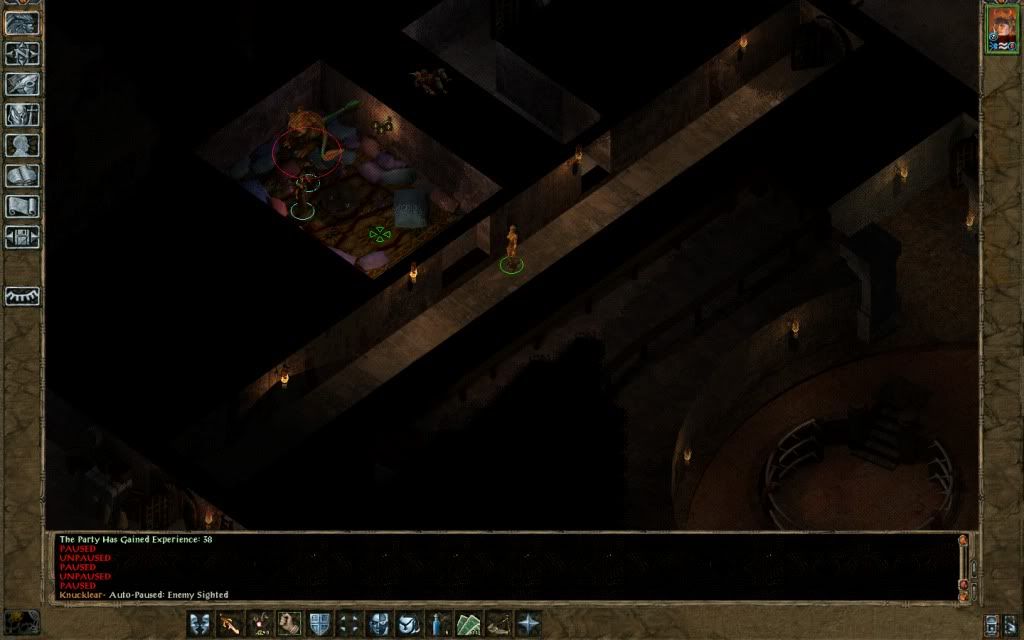Use the green cards quick item

coord(469,624)
